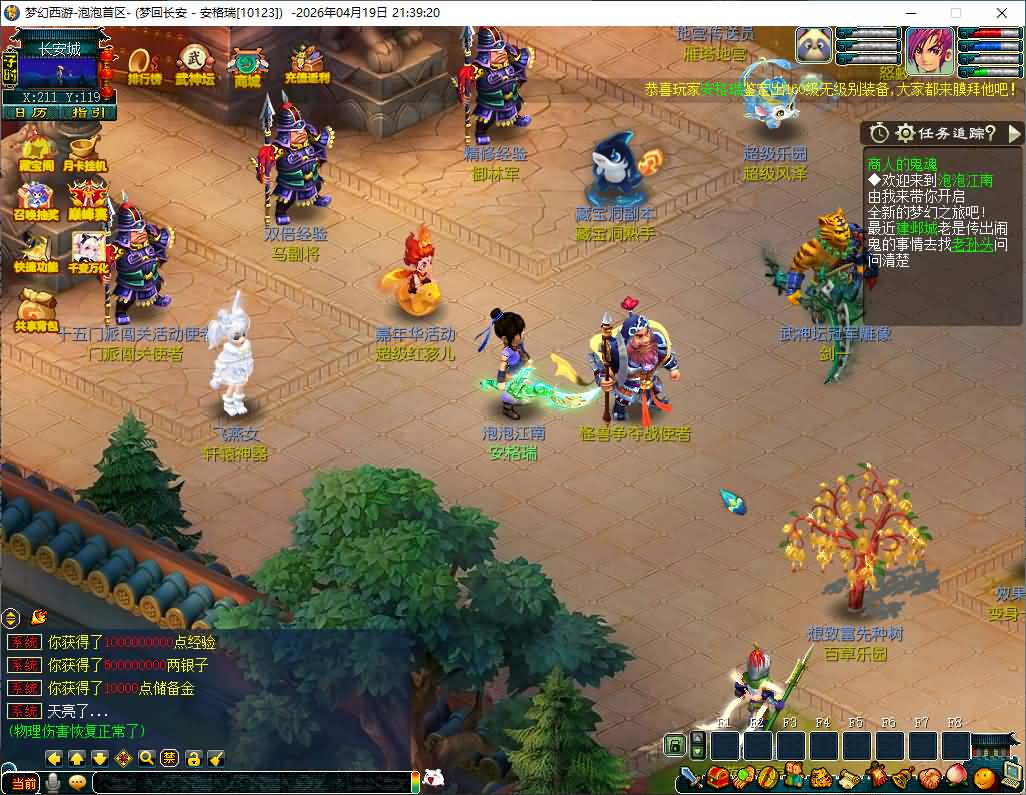Open the 充值返利 recharge rebate icon
The width and height of the screenshot is (1026, 795).
point(307,65)
